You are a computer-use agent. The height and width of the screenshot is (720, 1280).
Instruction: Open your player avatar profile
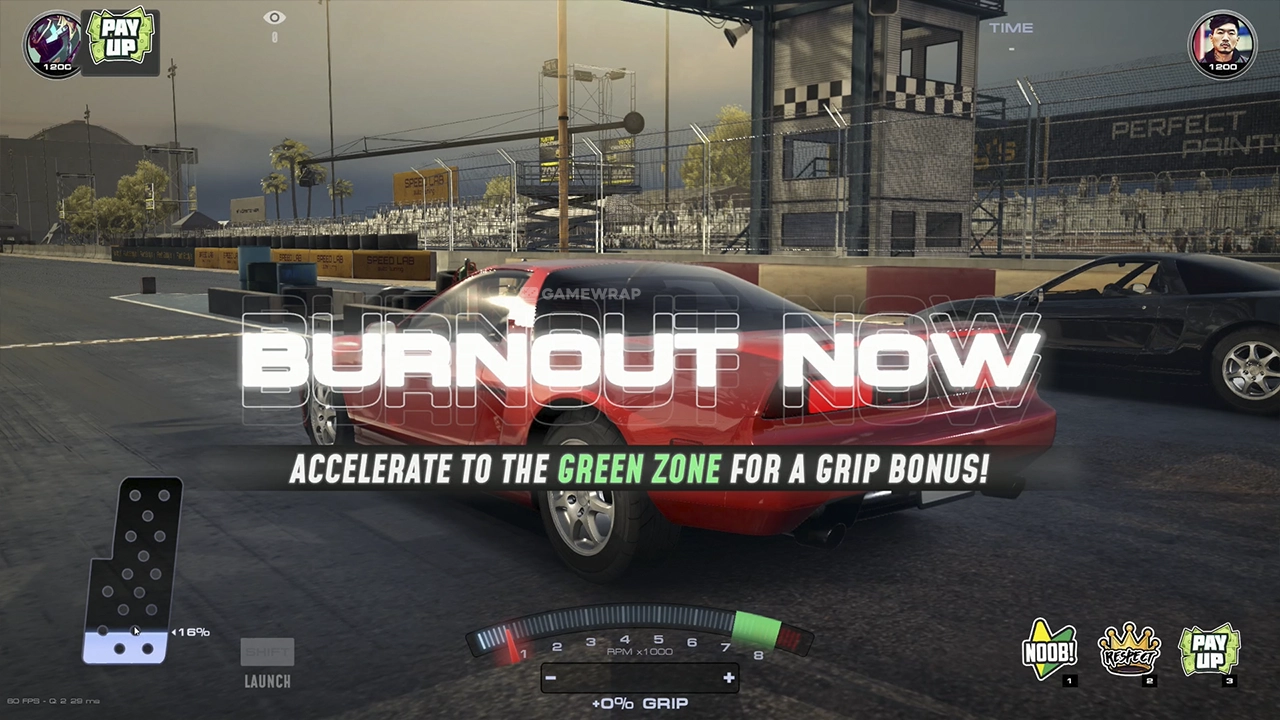(54, 42)
